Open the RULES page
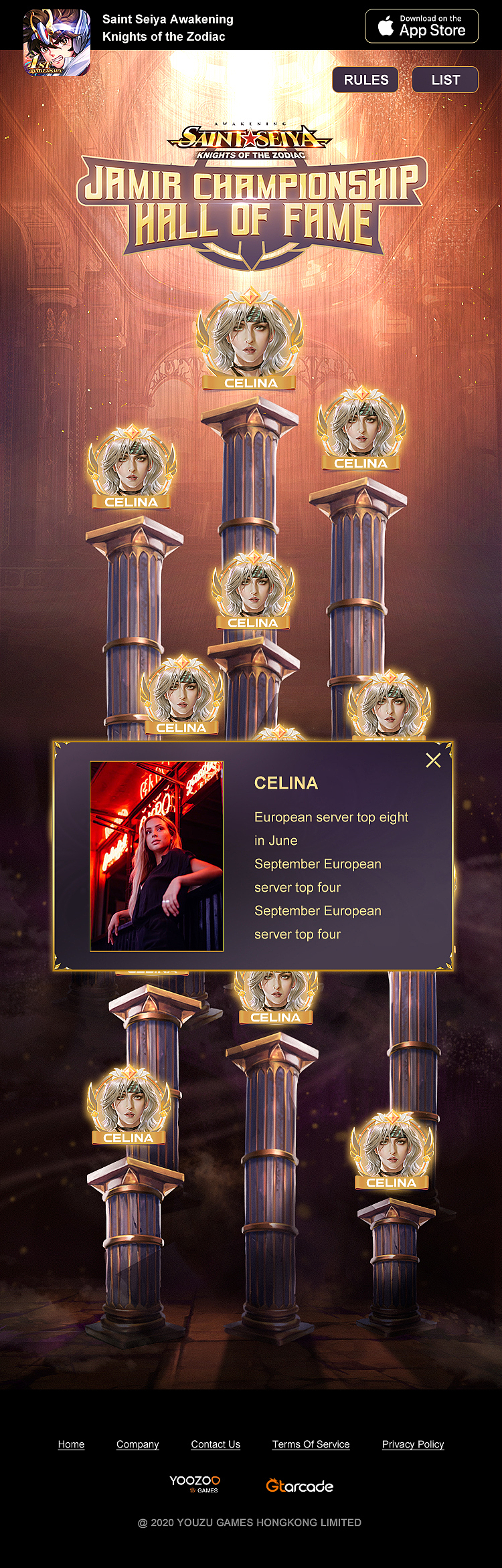The image size is (502, 1568). pyautogui.click(x=365, y=80)
